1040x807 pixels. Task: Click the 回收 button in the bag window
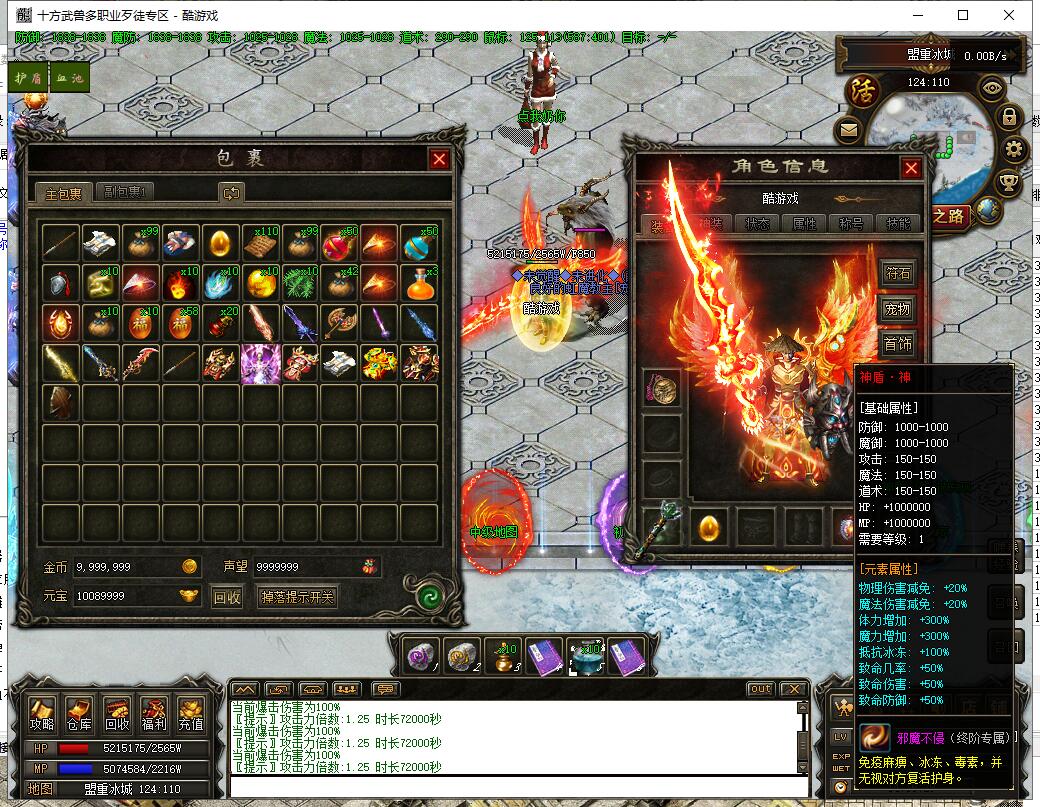(227, 597)
